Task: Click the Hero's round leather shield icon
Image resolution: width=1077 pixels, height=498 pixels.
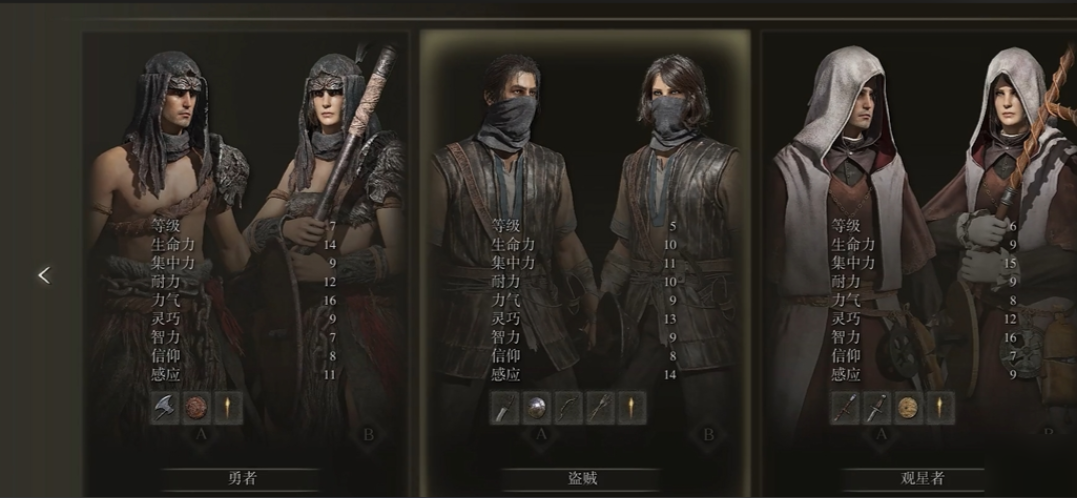Action: click(x=194, y=407)
